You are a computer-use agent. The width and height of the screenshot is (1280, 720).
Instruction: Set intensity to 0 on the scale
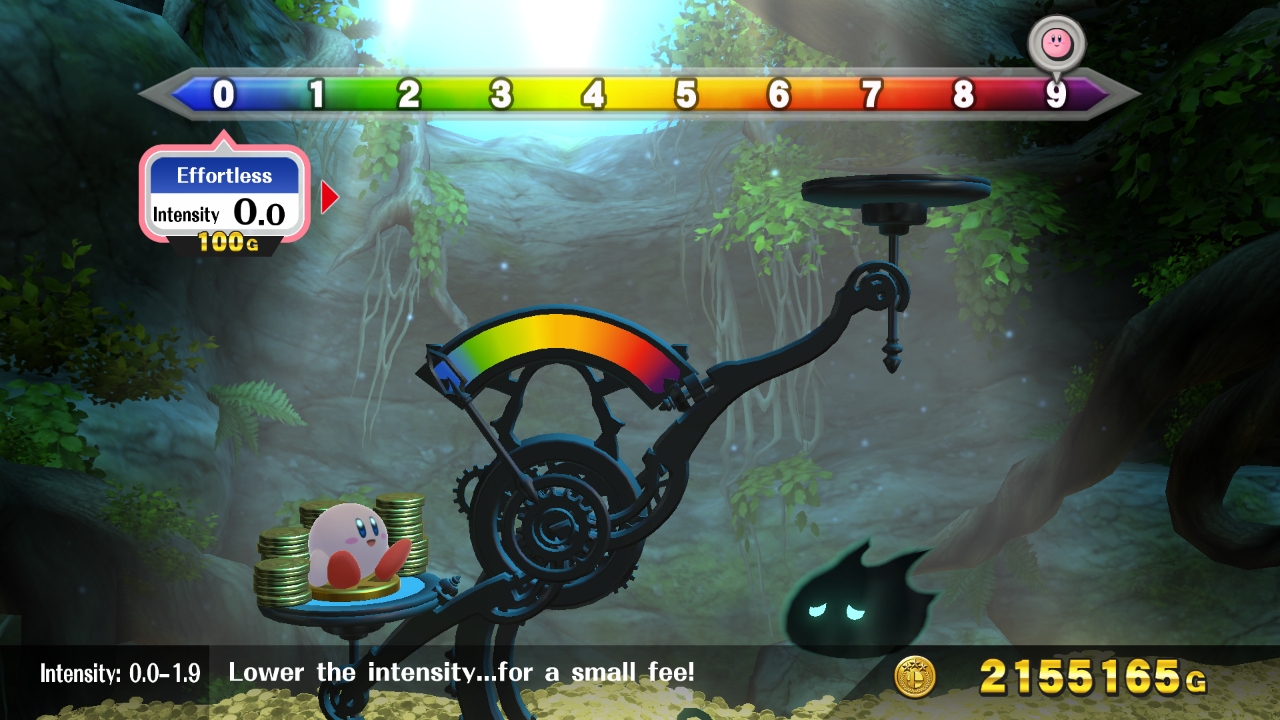coord(224,95)
